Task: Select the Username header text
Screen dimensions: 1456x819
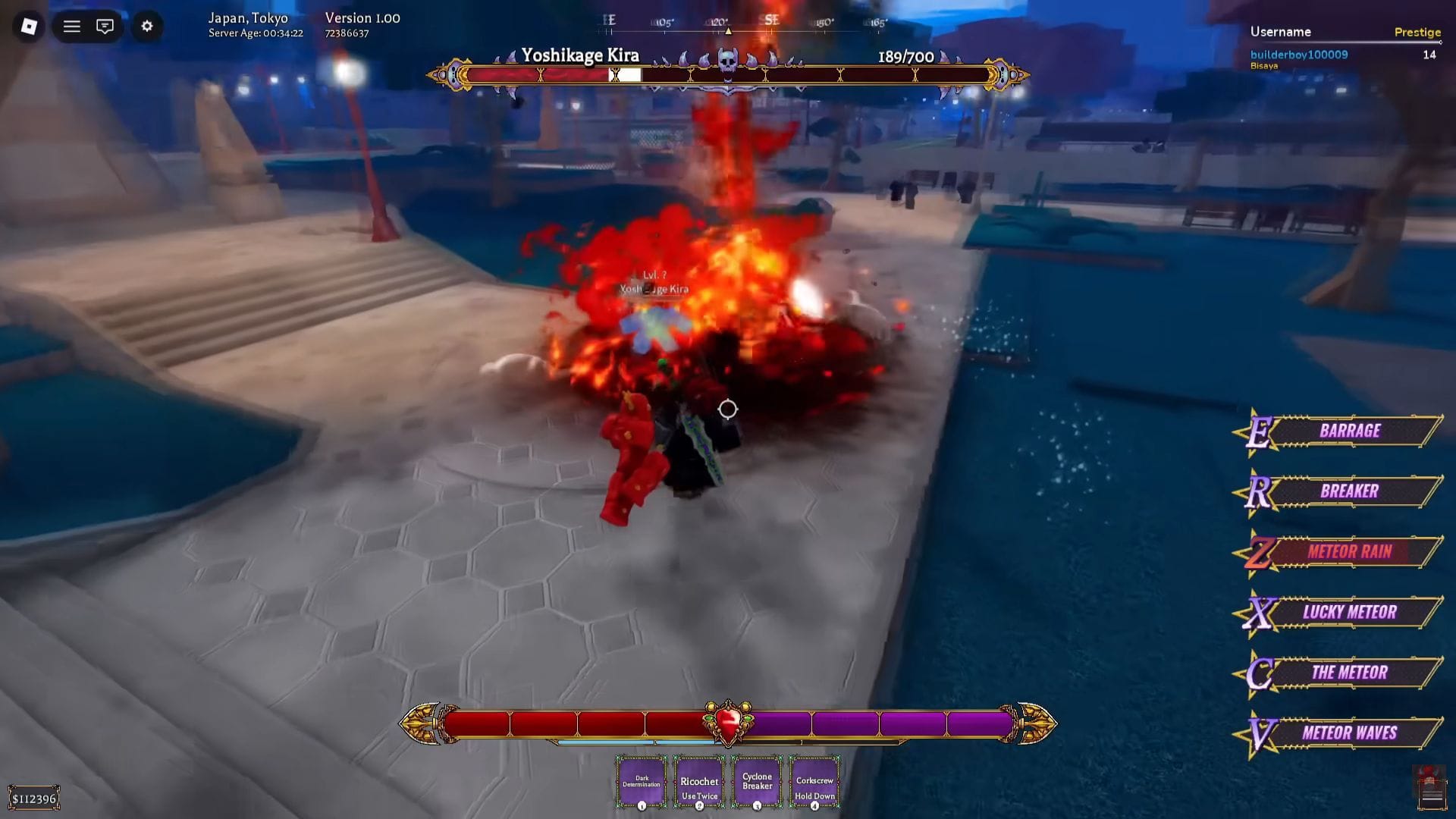Action: click(x=1282, y=32)
